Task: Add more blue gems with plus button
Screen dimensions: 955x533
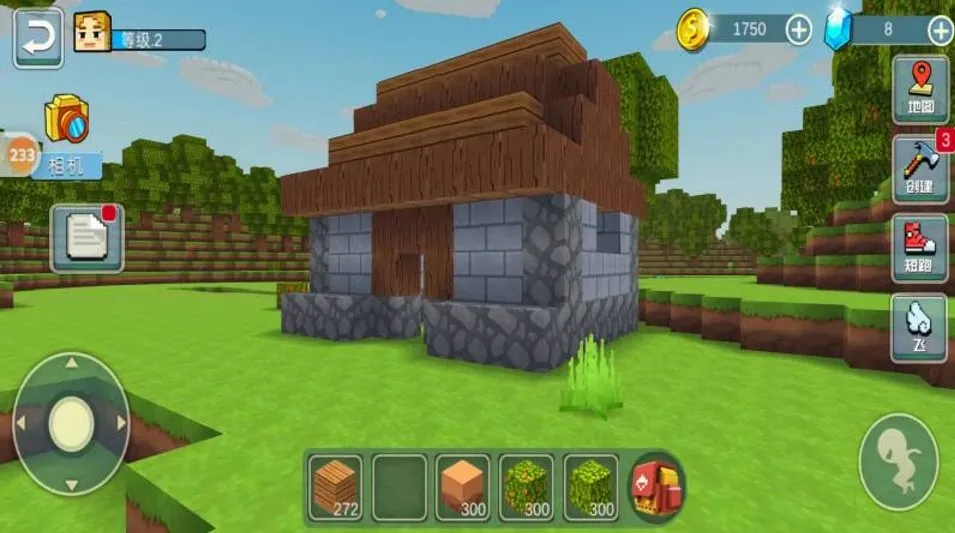Action: click(940, 30)
